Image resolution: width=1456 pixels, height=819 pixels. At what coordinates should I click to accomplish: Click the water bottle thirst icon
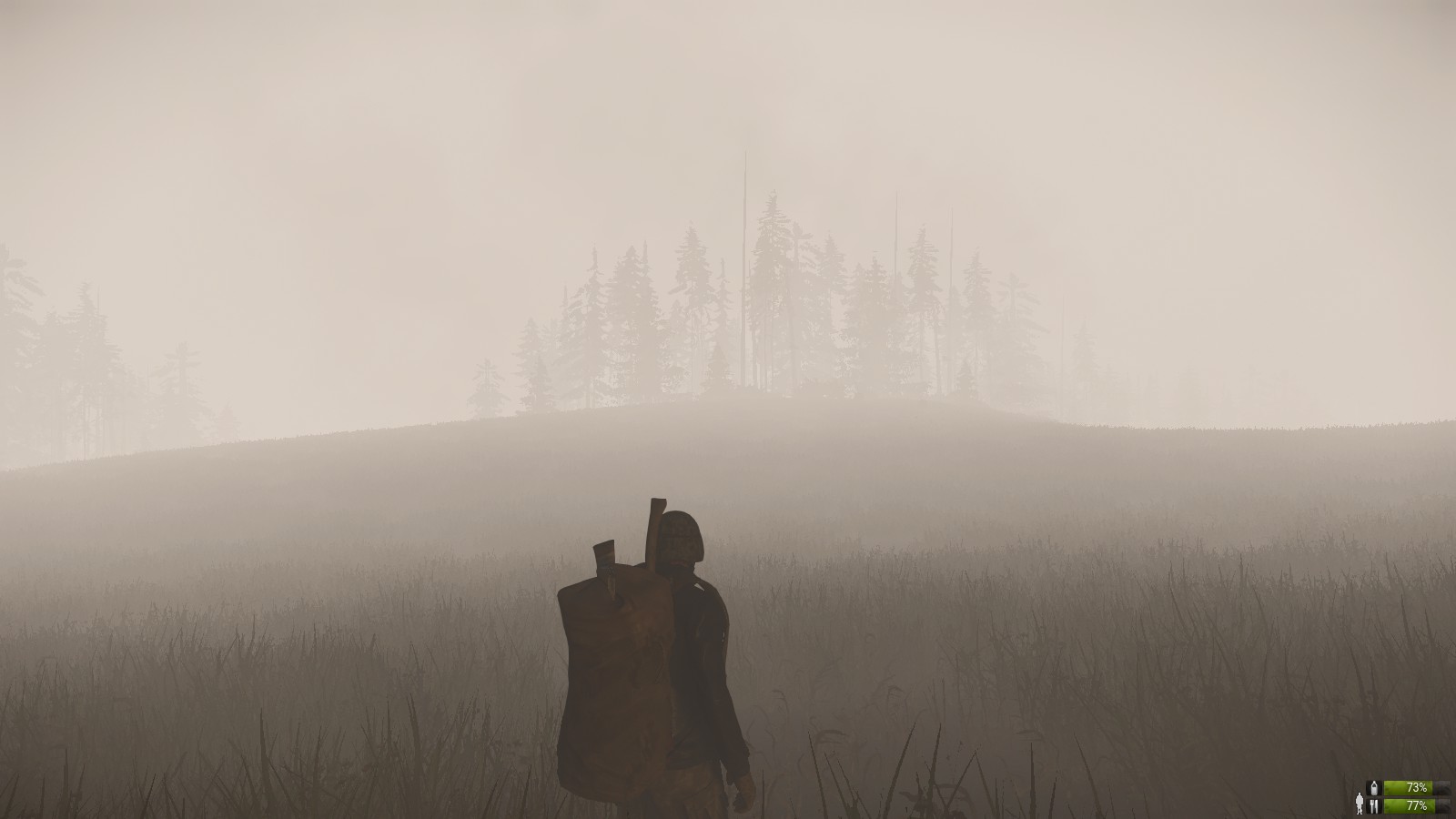coord(1374,787)
